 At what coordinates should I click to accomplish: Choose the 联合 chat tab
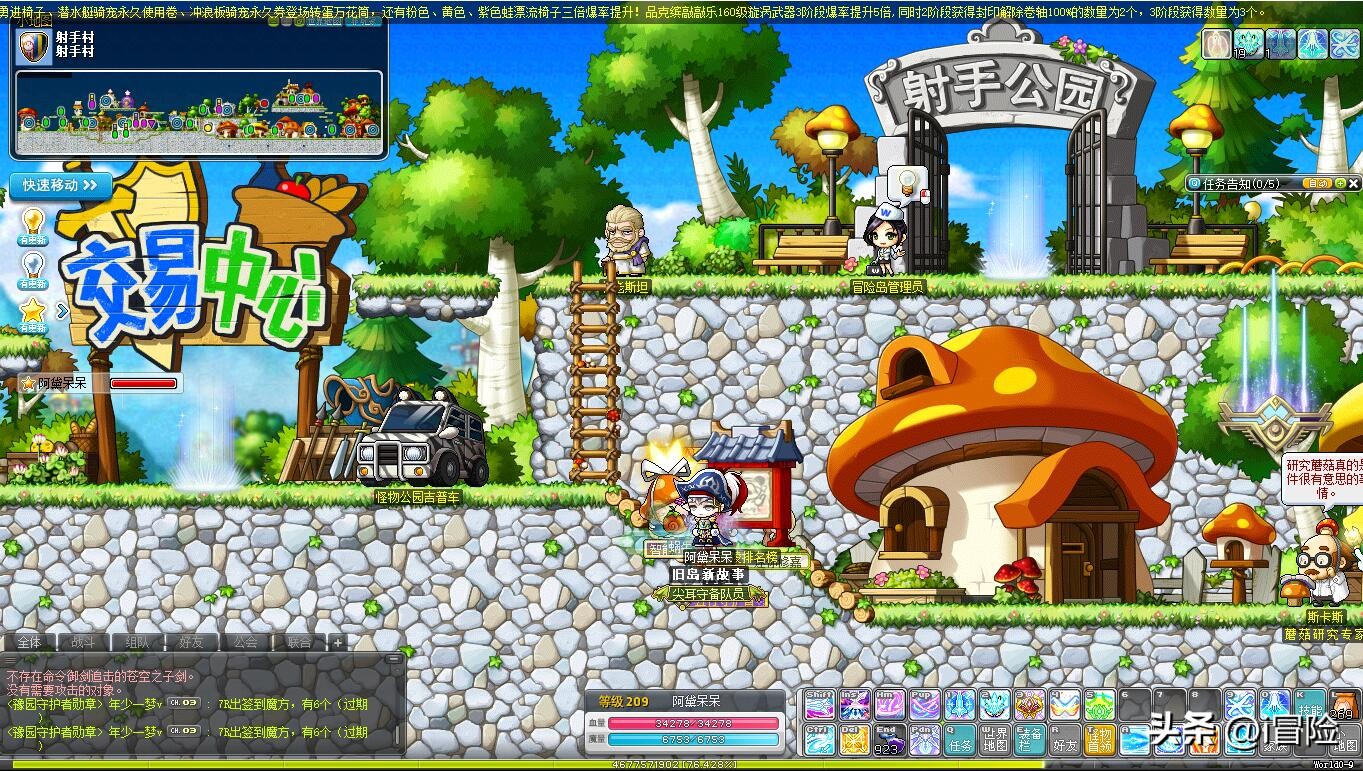(x=299, y=642)
